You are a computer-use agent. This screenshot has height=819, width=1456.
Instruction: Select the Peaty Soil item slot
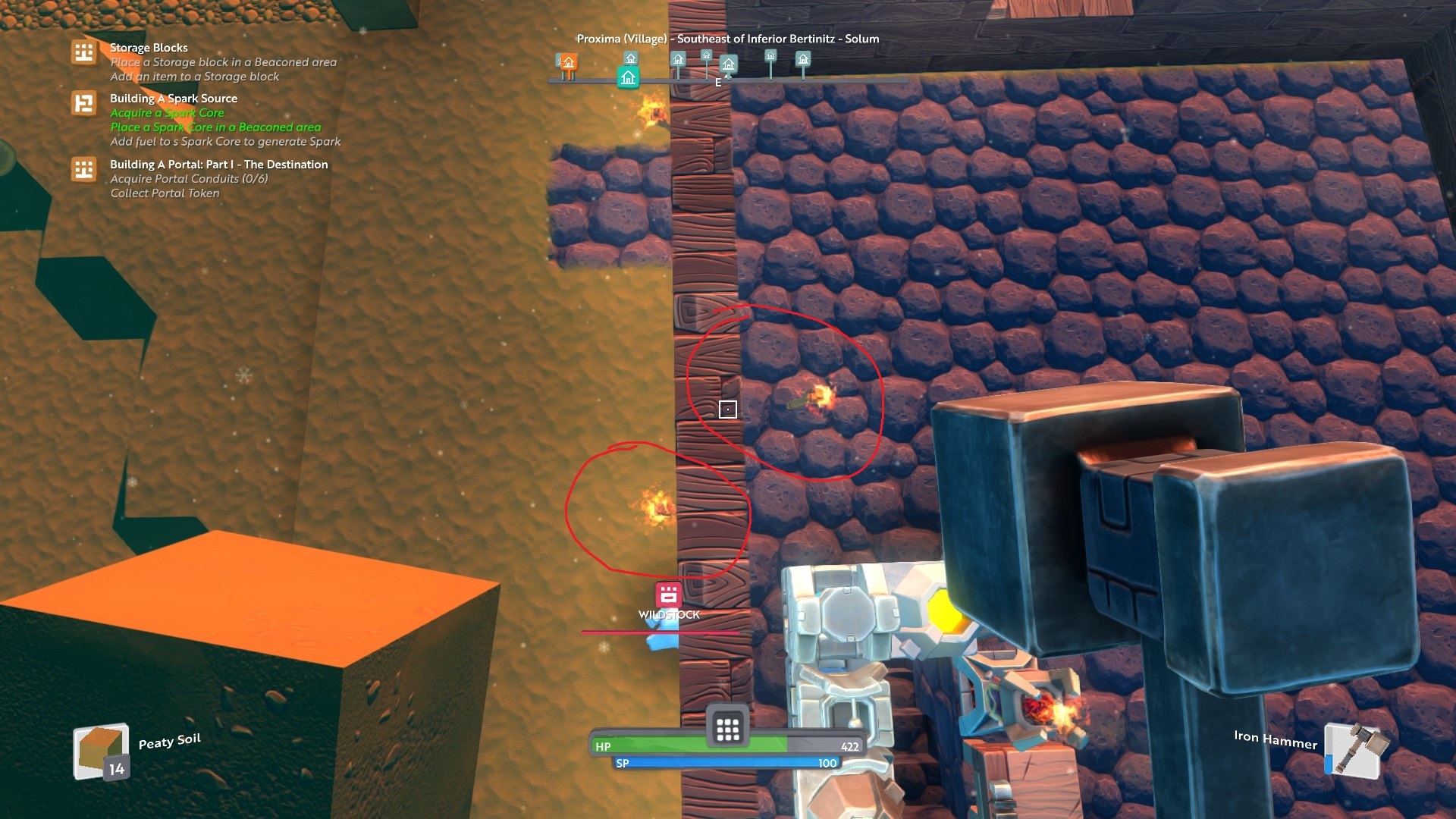pos(100,753)
